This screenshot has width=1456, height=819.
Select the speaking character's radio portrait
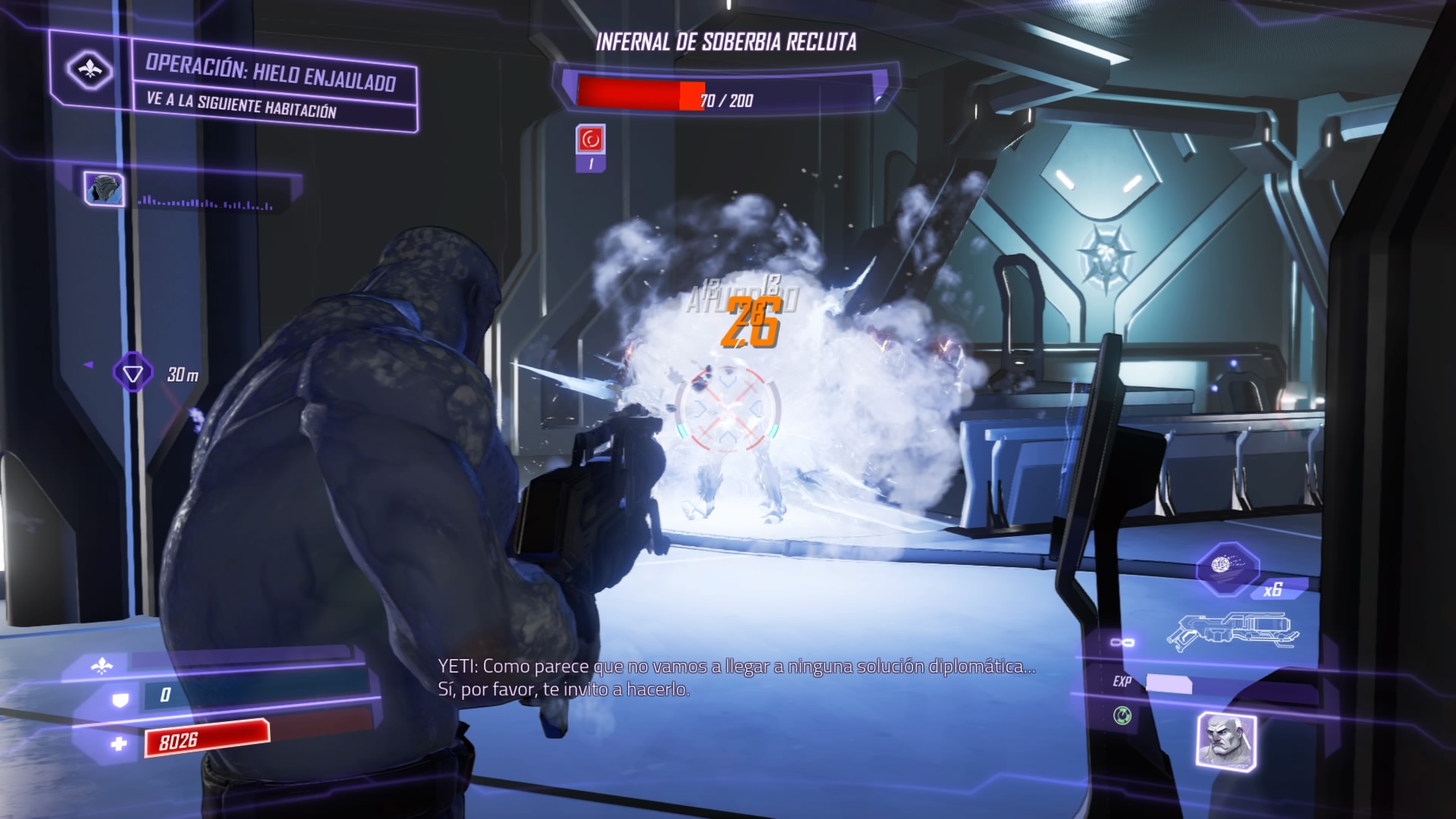pyautogui.click(x=105, y=188)
